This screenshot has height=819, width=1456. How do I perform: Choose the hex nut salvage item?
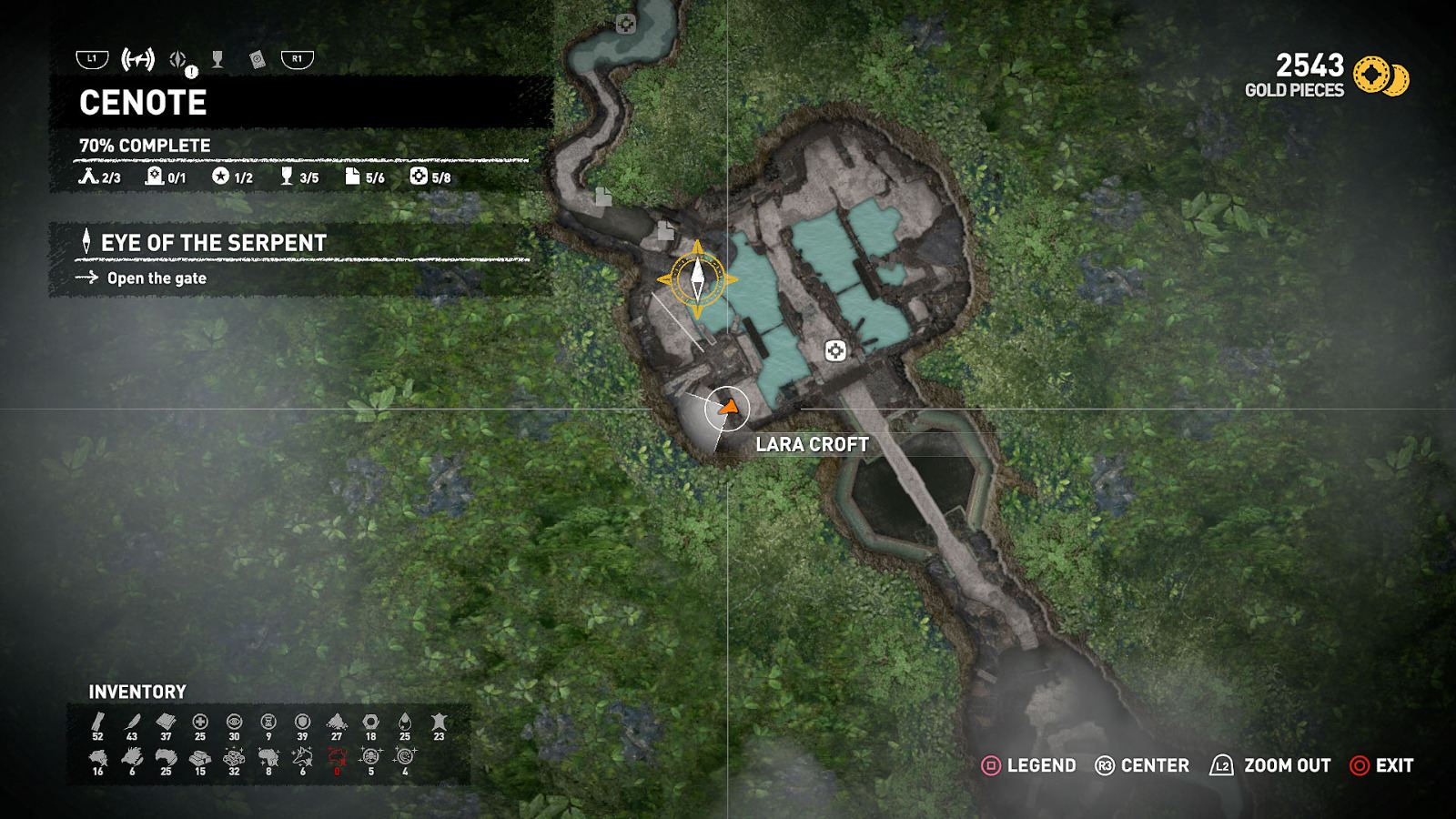point(370,723)
